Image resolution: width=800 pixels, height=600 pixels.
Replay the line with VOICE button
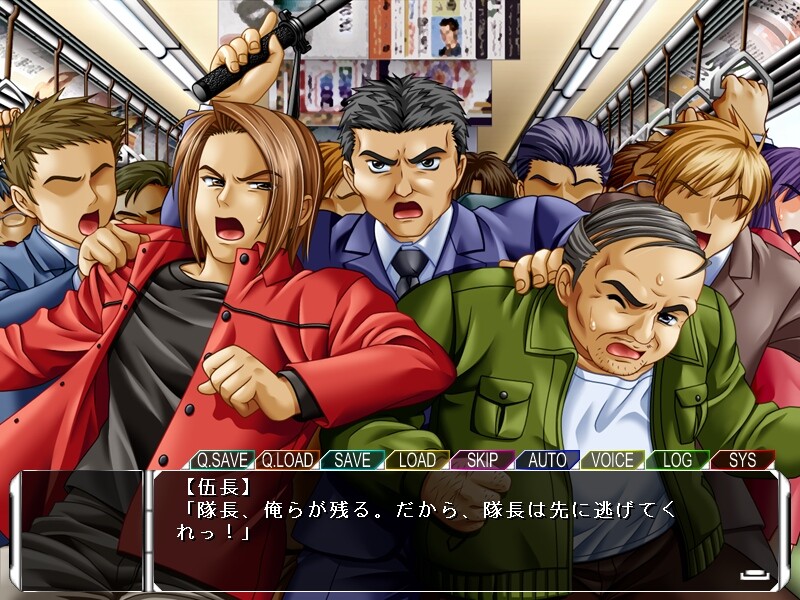pyautogui.click(x=612, y=460)
